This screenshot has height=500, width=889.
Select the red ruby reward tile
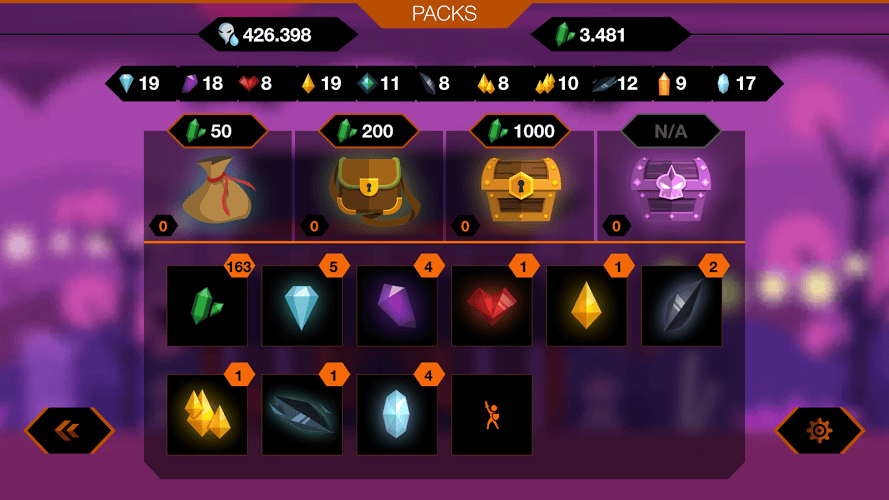point(492,306)
